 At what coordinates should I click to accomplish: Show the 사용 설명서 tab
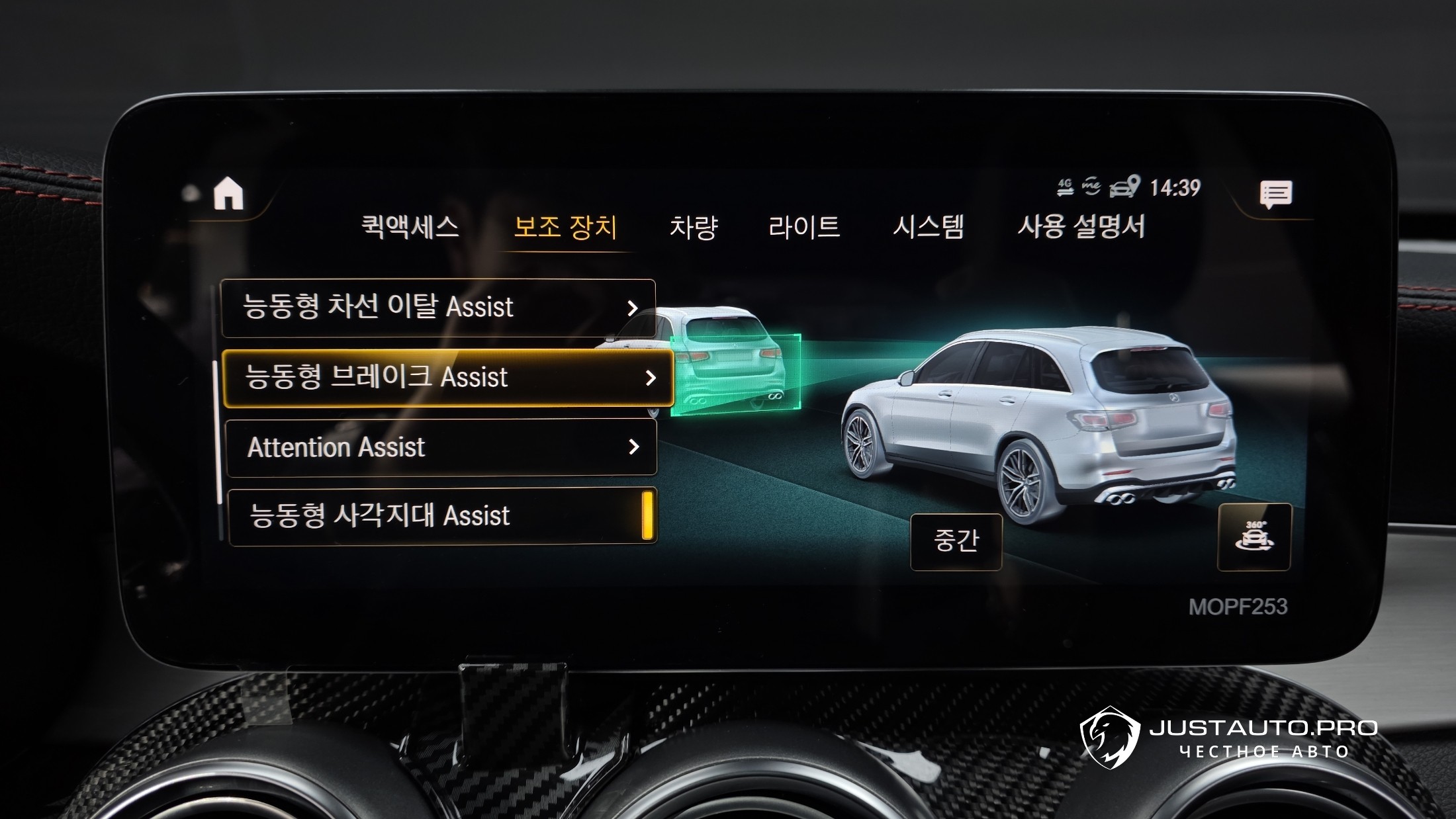pos(1081,227)
